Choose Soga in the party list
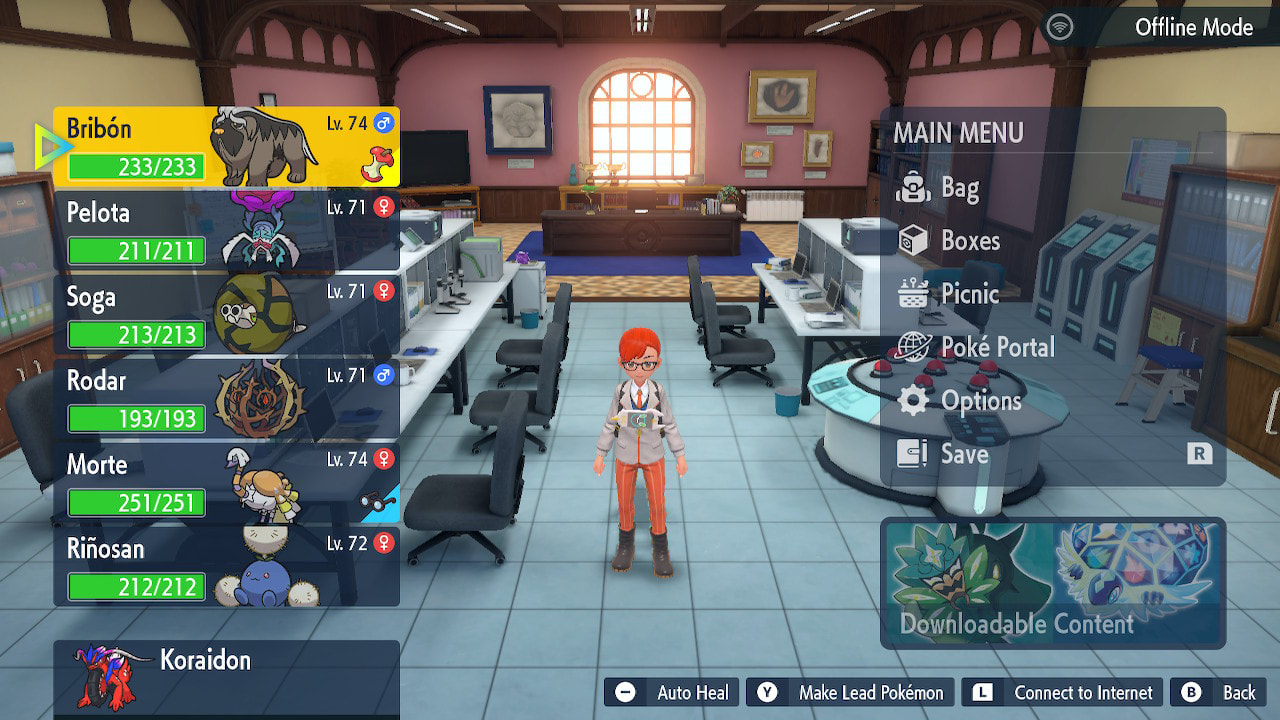The height and width of the screenshot is (720, 1280). [x=226, y=315]
